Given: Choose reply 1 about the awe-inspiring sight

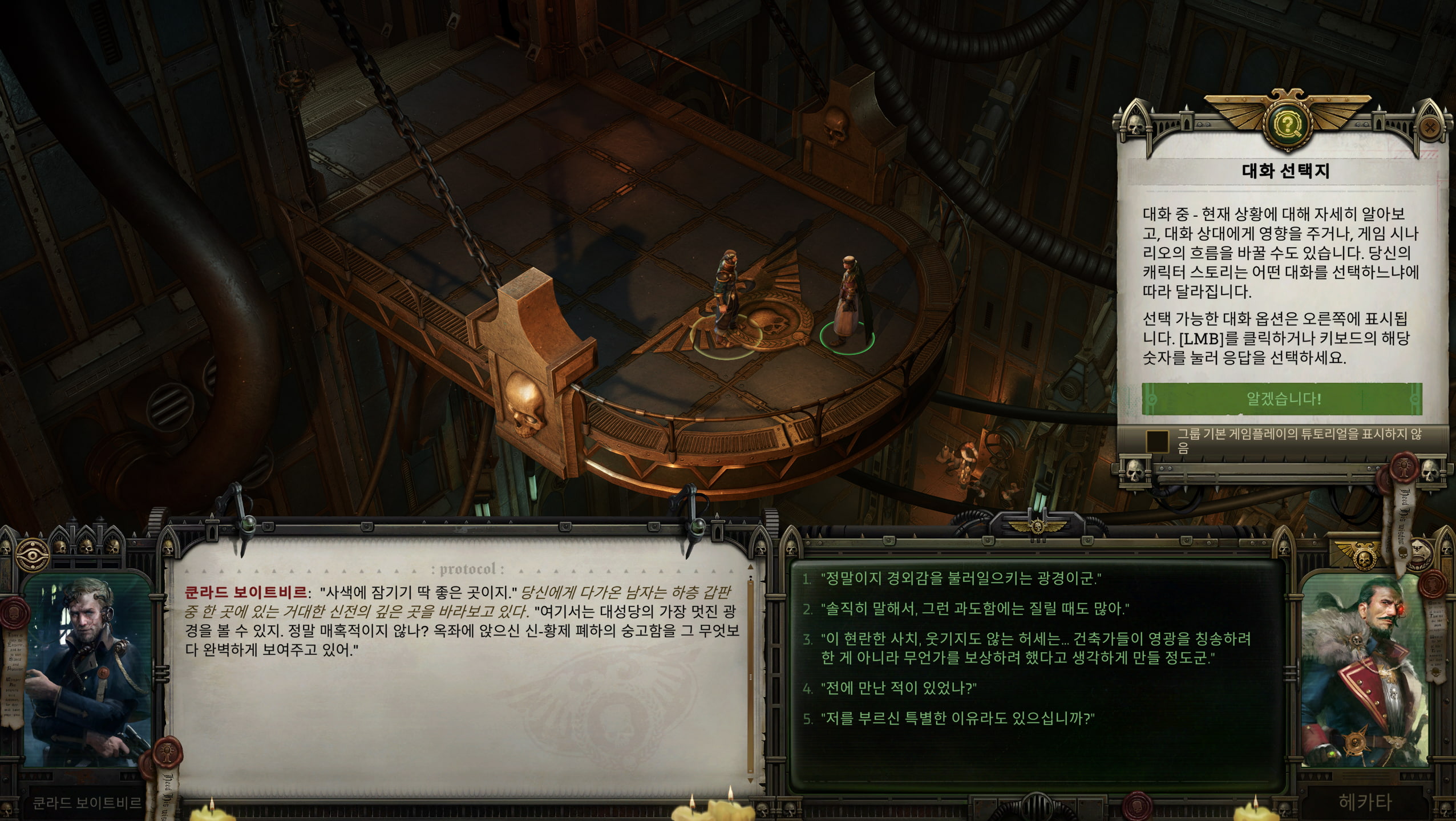Looking at the screenshot, I should 960,579.
